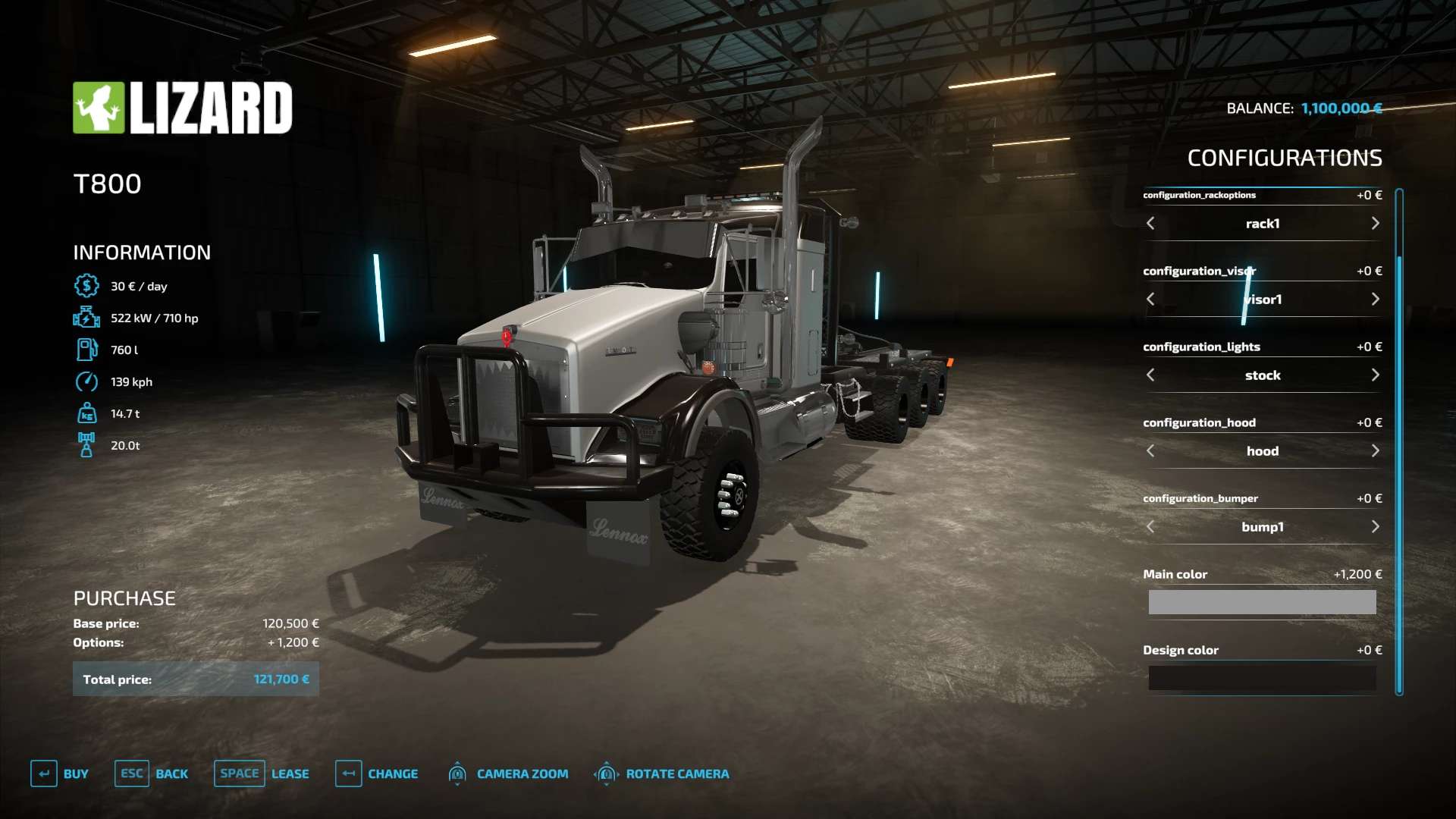The height and width of the screenshot is (819, 1456).
Task: Select previous rack options configuration
Action: point(1150,224)
